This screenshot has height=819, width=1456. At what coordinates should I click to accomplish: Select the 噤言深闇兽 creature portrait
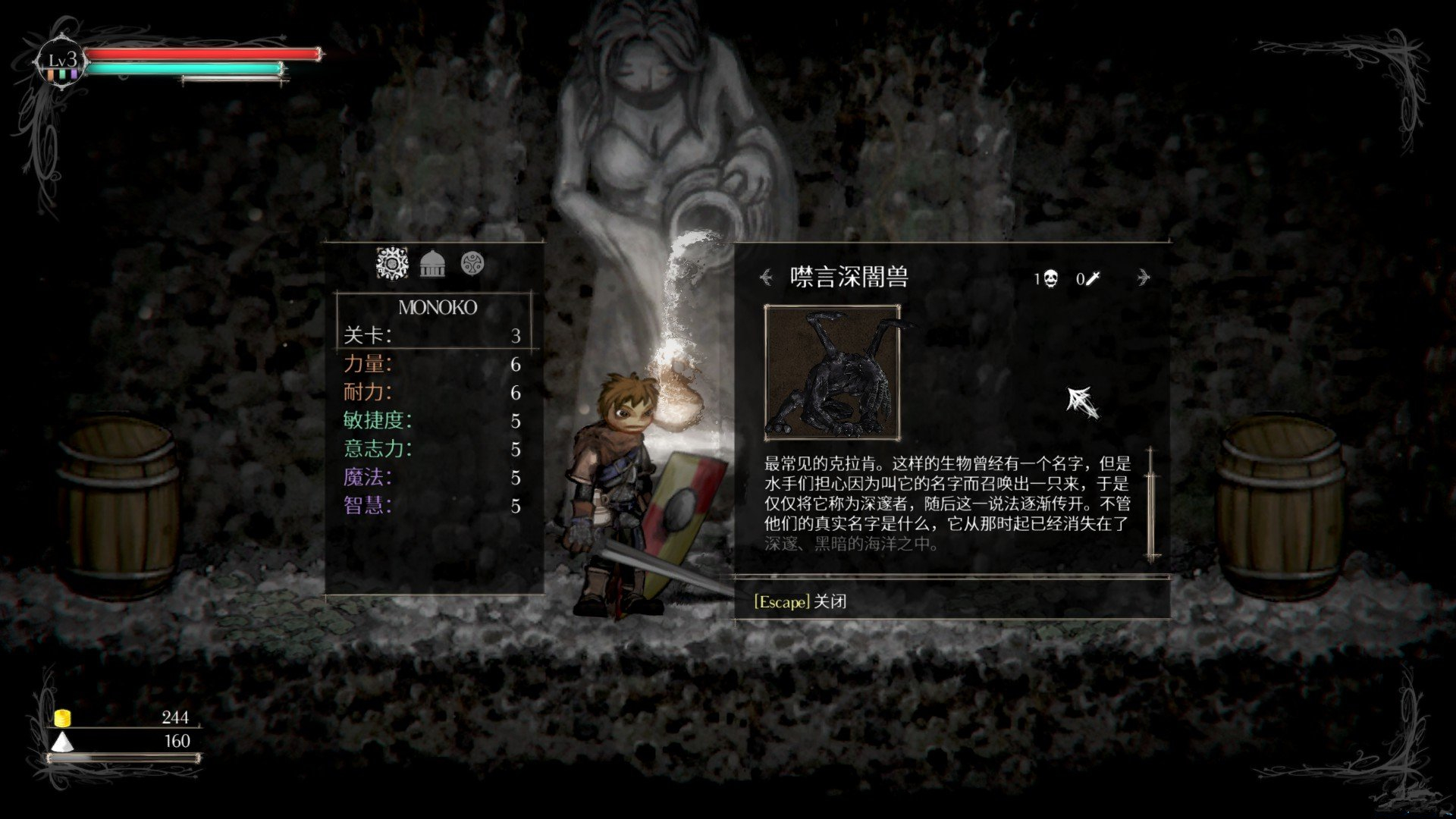pyautogui.click(x=832, y=372)
